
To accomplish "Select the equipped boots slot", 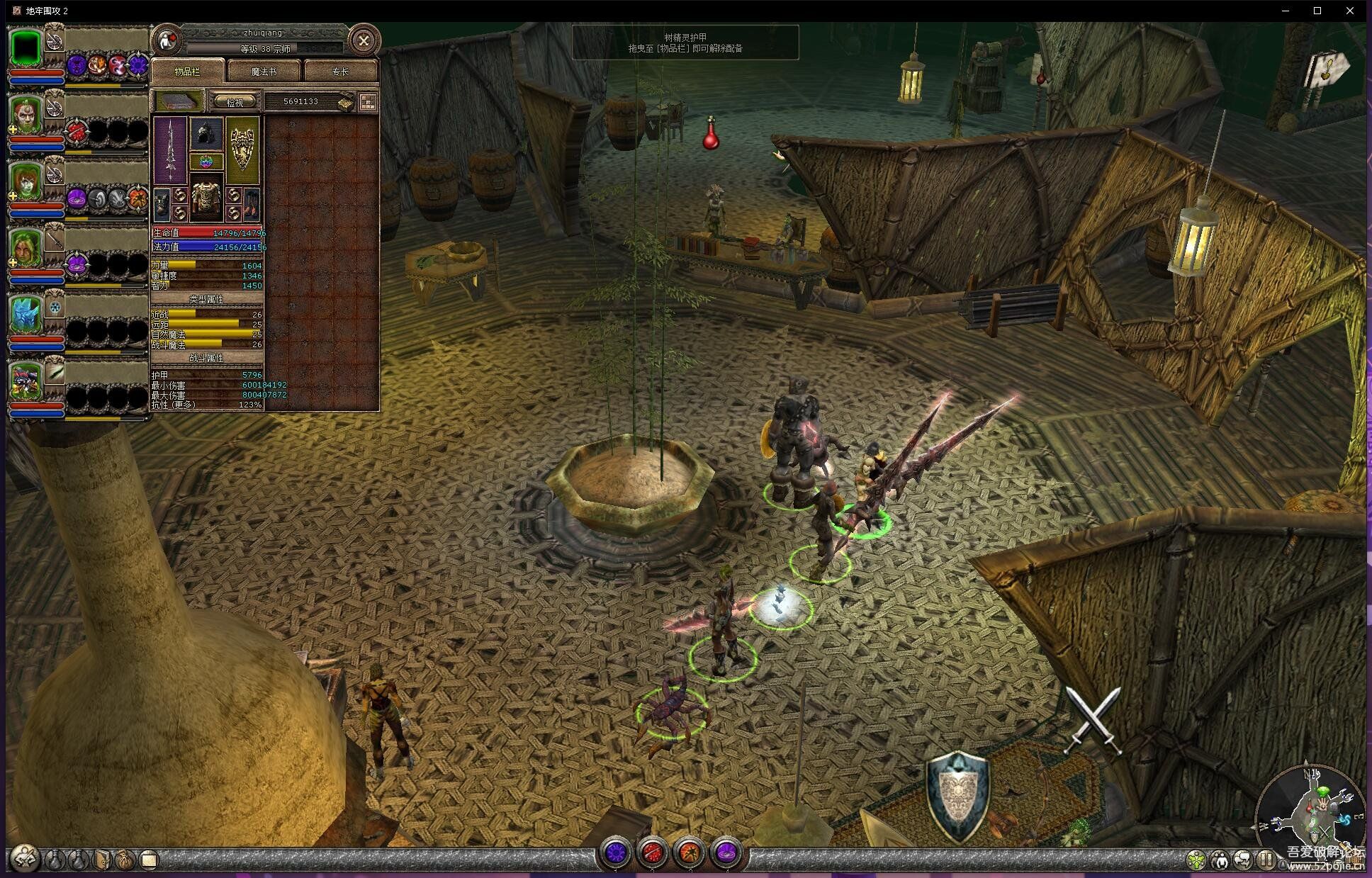I will pyautogui.click(x=252, y=203).
